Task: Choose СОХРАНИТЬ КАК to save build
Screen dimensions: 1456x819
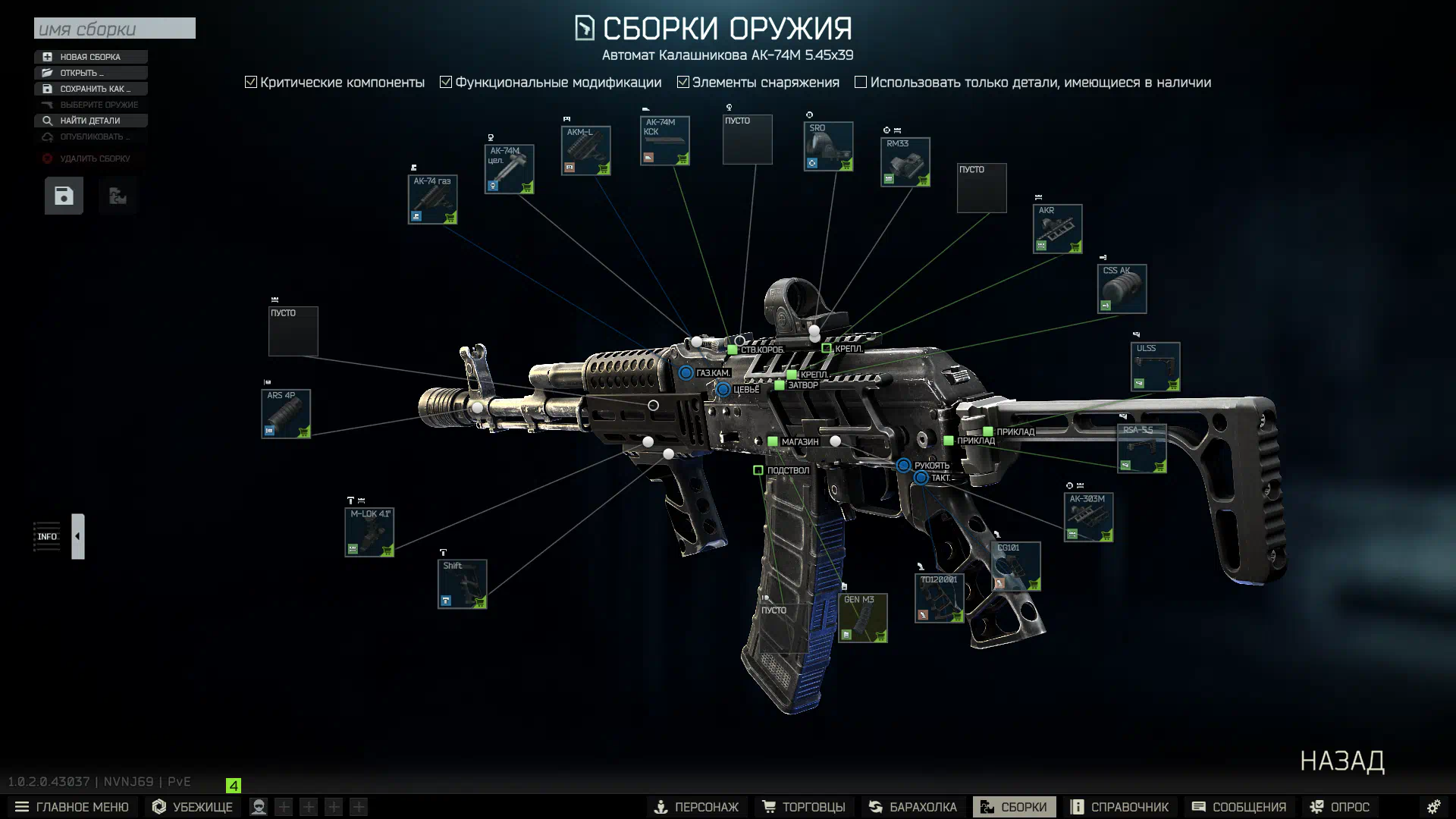Action: pyautogui.click(x=90, y=89)
